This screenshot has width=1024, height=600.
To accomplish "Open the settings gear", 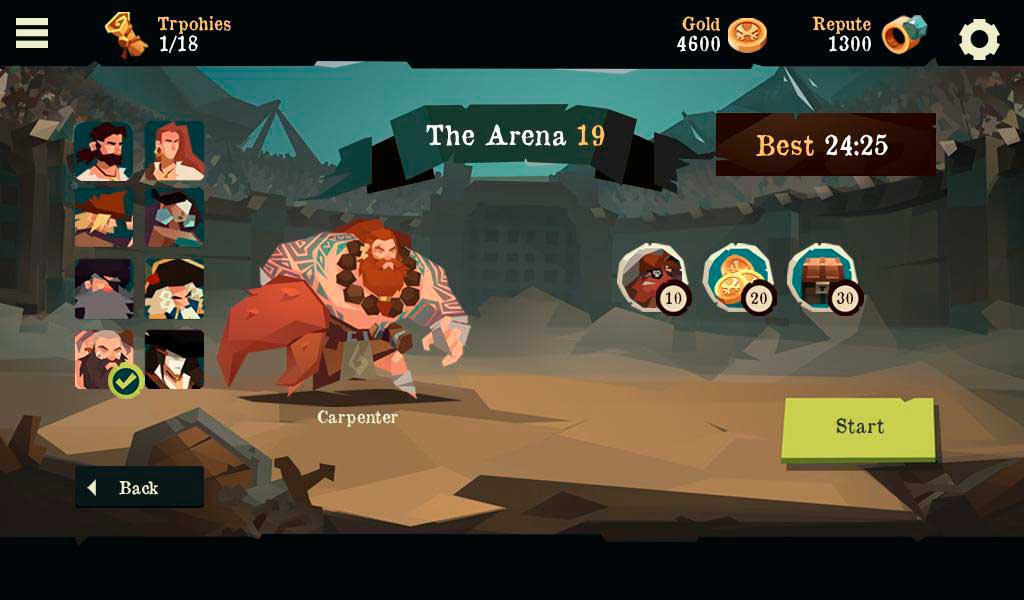I will click(979, 39).
